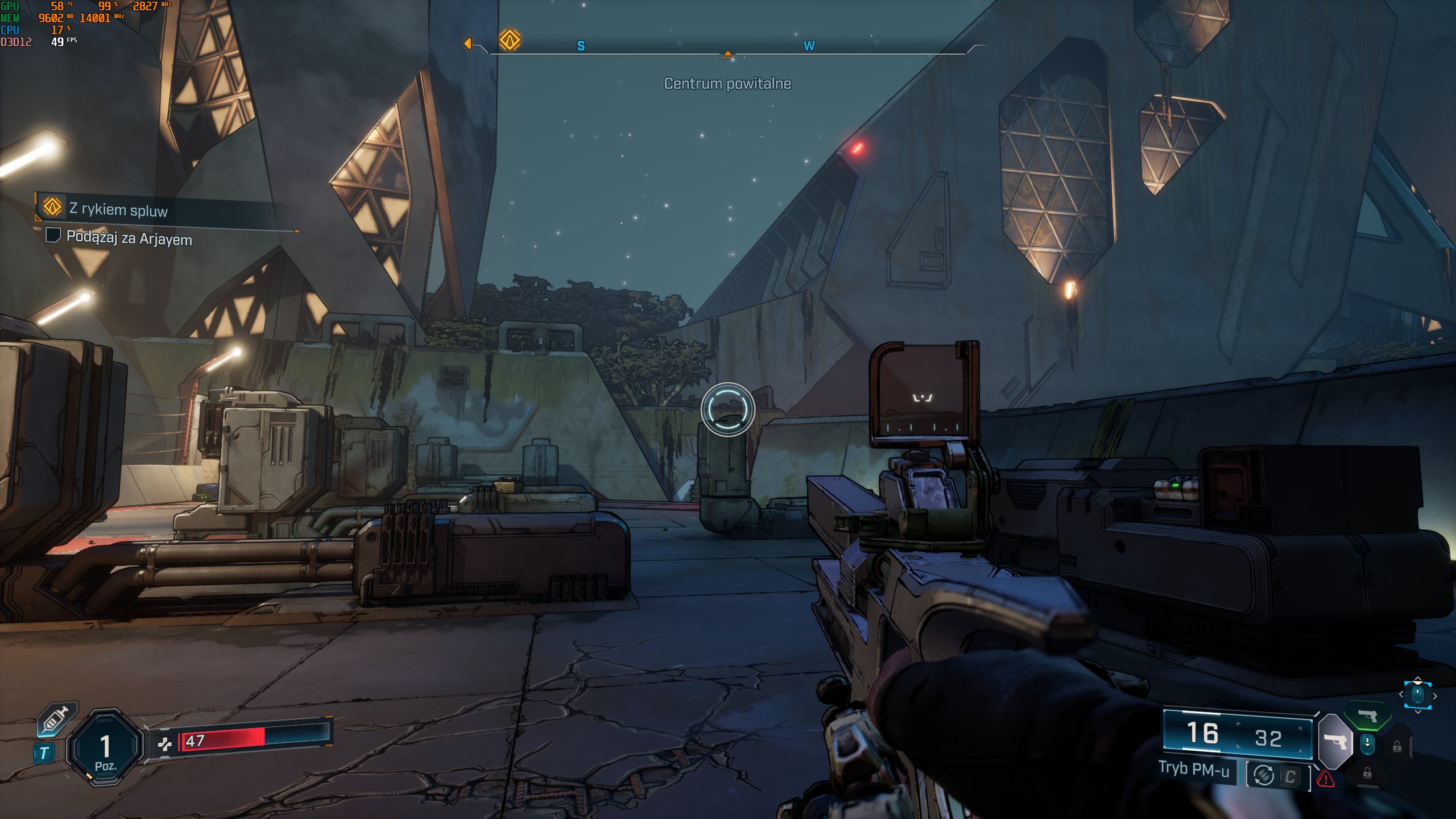Use the syringe repkit icon
This screenshot has width=1456, height=819.
[56, 719]
